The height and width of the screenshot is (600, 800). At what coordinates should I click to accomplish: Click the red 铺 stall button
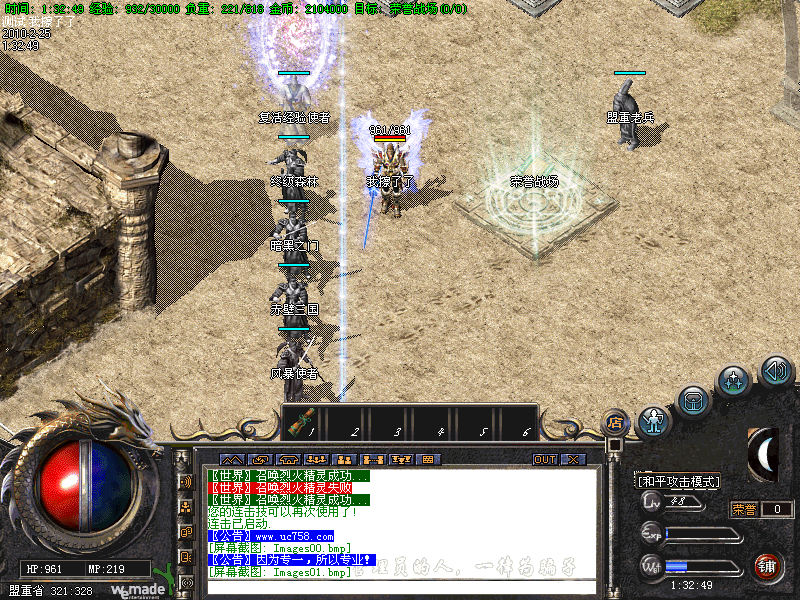tap(768, 567)
